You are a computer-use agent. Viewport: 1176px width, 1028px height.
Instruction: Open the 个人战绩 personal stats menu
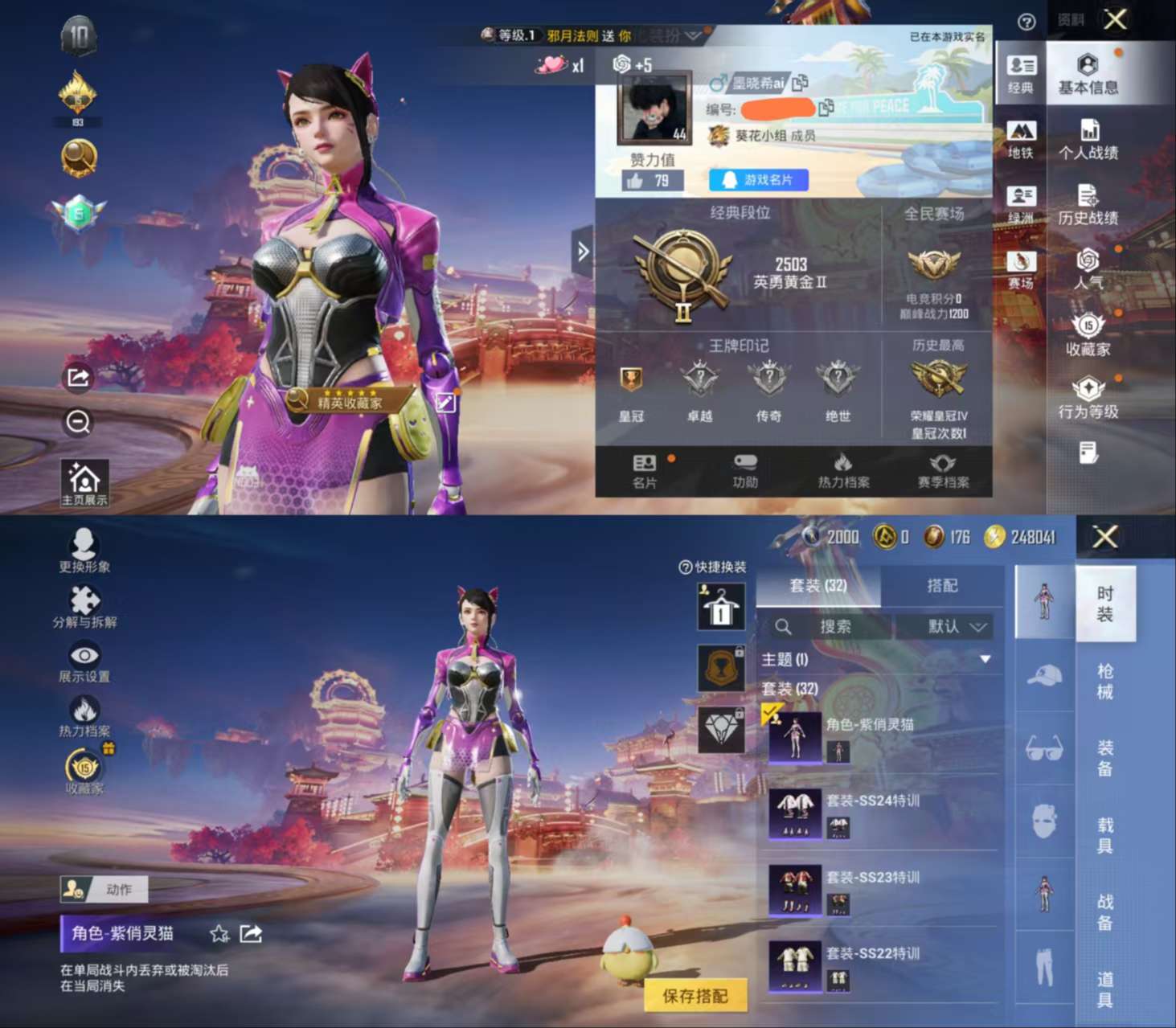tap(1088, 139)
